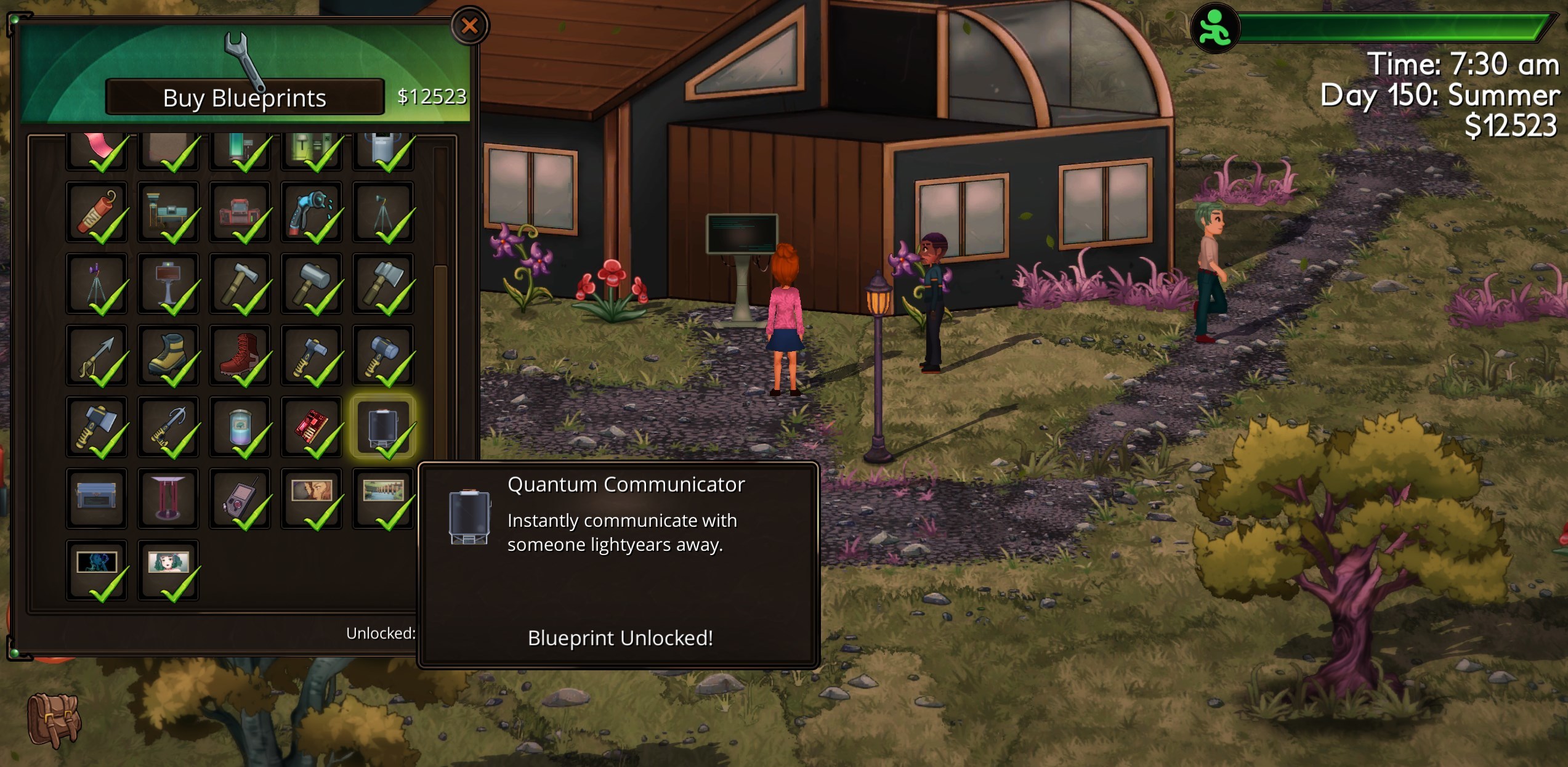Close the Buy Blueprints window
This screenshot has width=1568, height=767.
(x=469, y=26)
